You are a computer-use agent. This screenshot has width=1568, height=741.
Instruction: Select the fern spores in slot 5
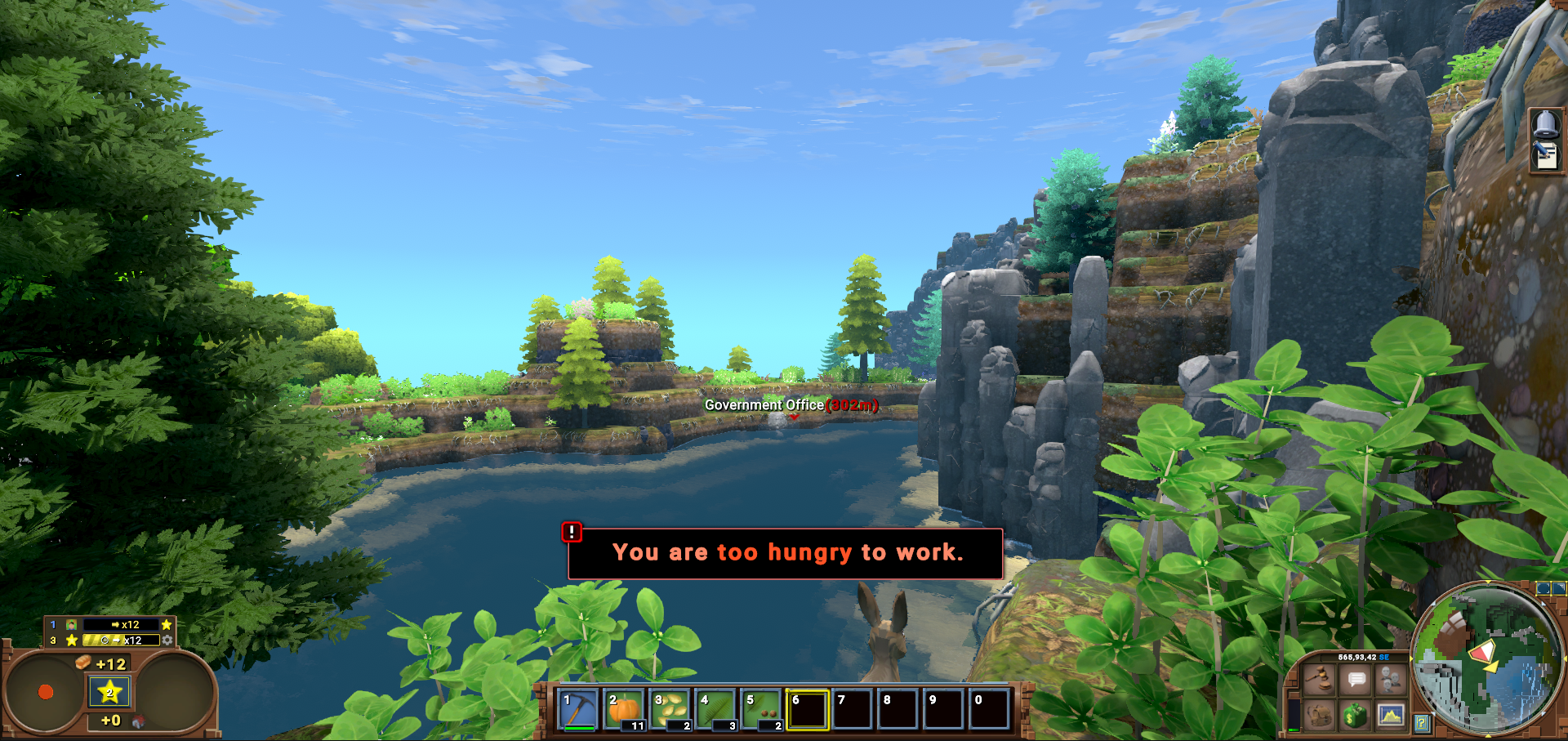tap(762, 708)
